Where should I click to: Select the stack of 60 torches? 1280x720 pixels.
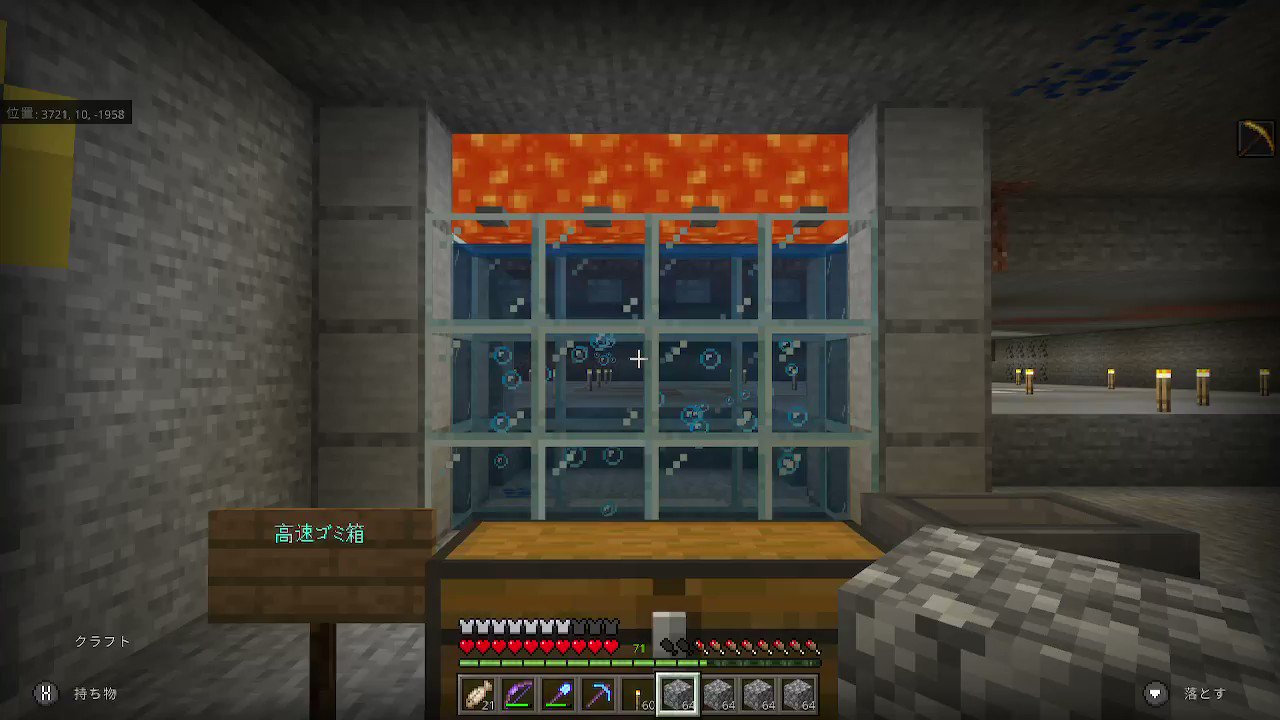click(x=636, y=693)
